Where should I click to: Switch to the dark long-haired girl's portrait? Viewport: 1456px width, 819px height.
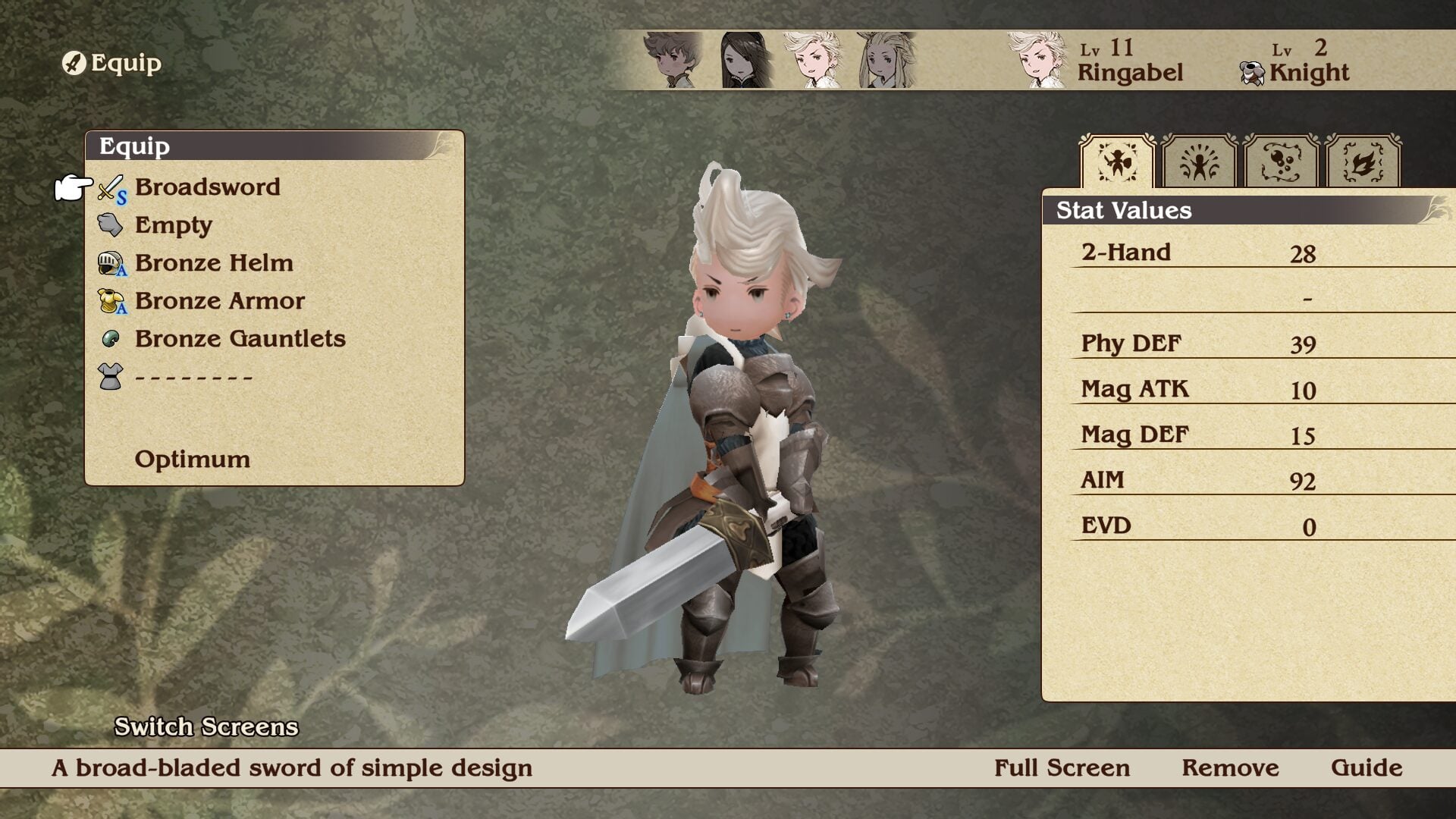point(745,60)
